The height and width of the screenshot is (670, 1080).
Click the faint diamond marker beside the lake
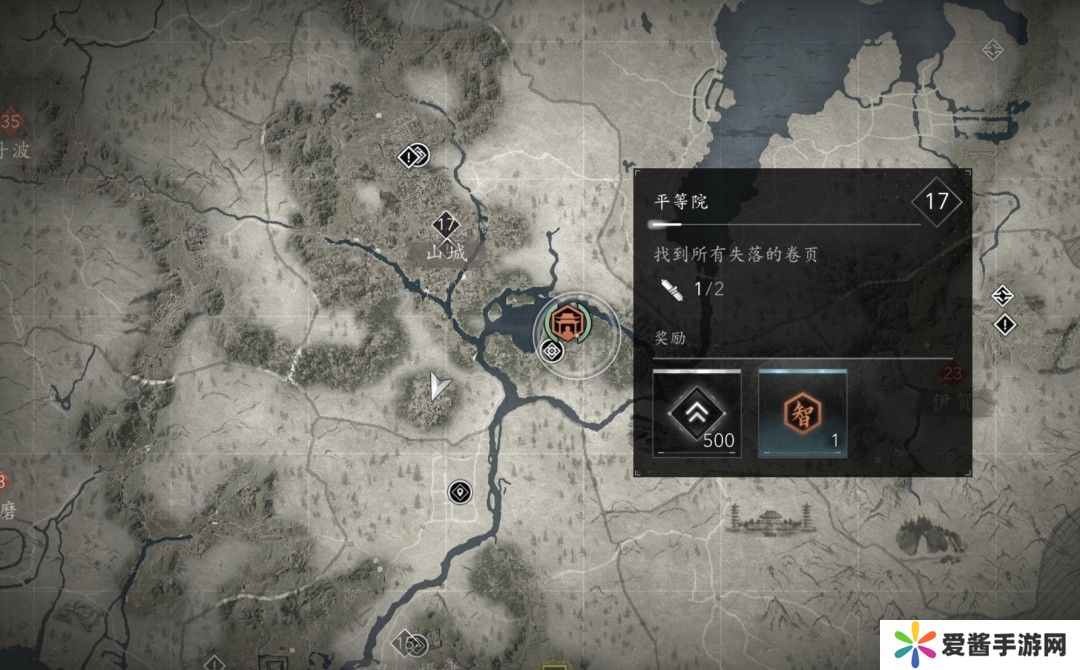pos(992,48)
